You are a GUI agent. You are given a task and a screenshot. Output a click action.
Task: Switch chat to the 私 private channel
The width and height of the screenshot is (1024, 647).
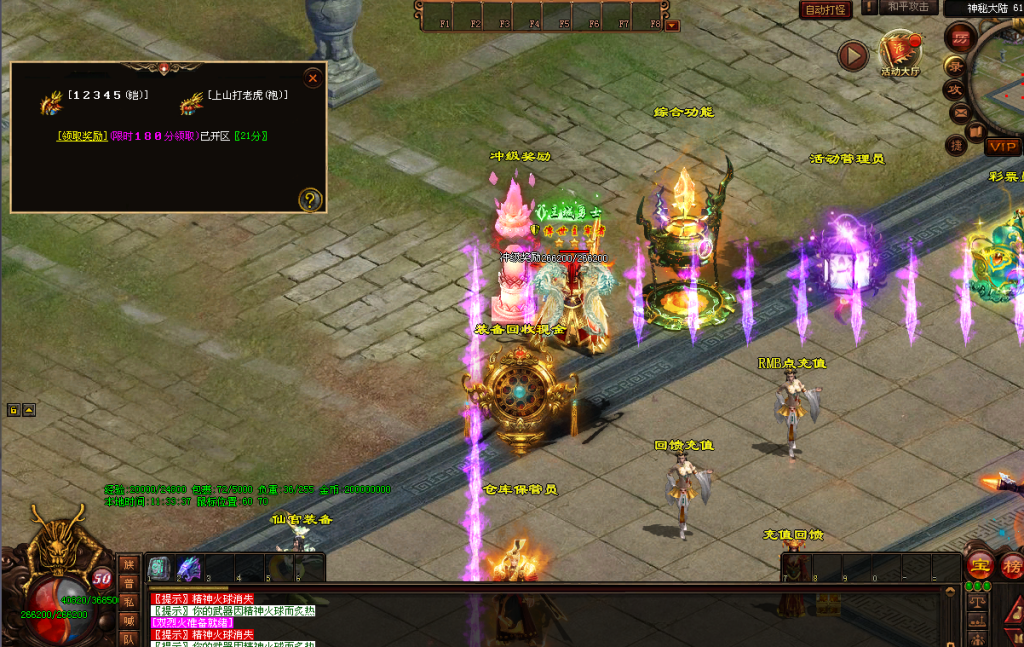pos(128,601)
